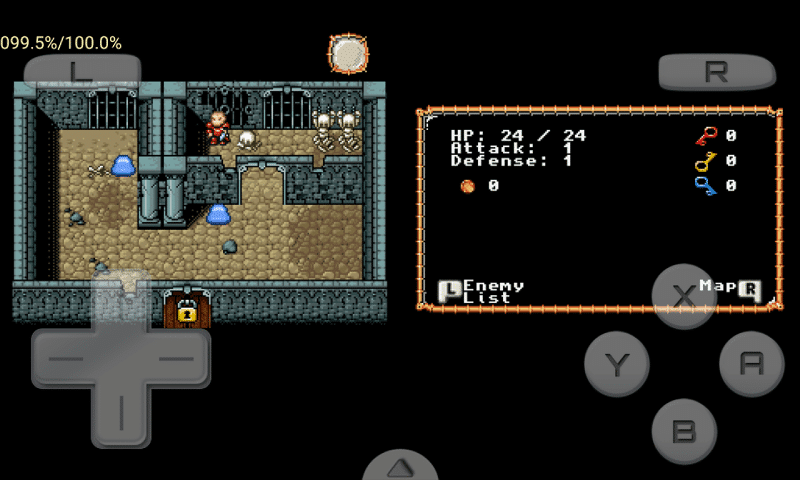This screenshot has width=800, height=480.
Task: Tap the D-pad left arrow
Action: pos(61,358)
